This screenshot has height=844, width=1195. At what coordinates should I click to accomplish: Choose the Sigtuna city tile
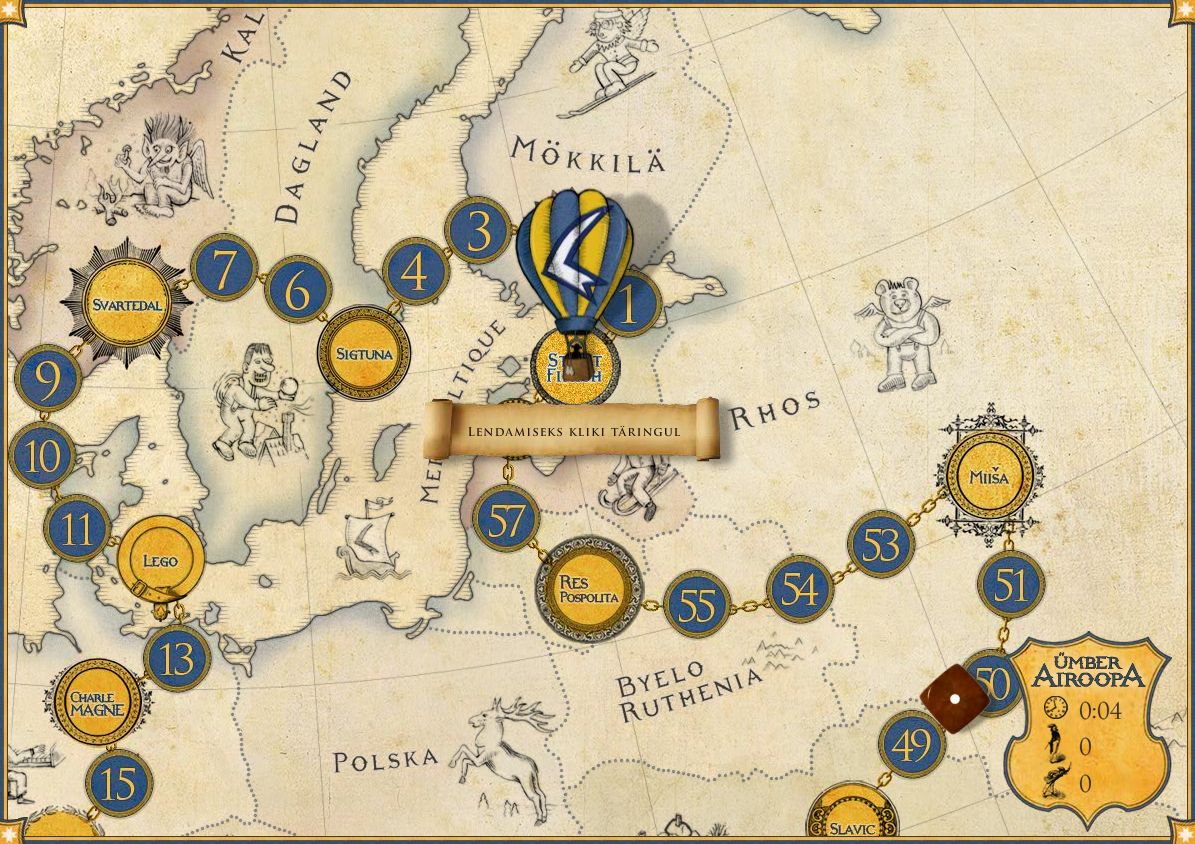363,353
